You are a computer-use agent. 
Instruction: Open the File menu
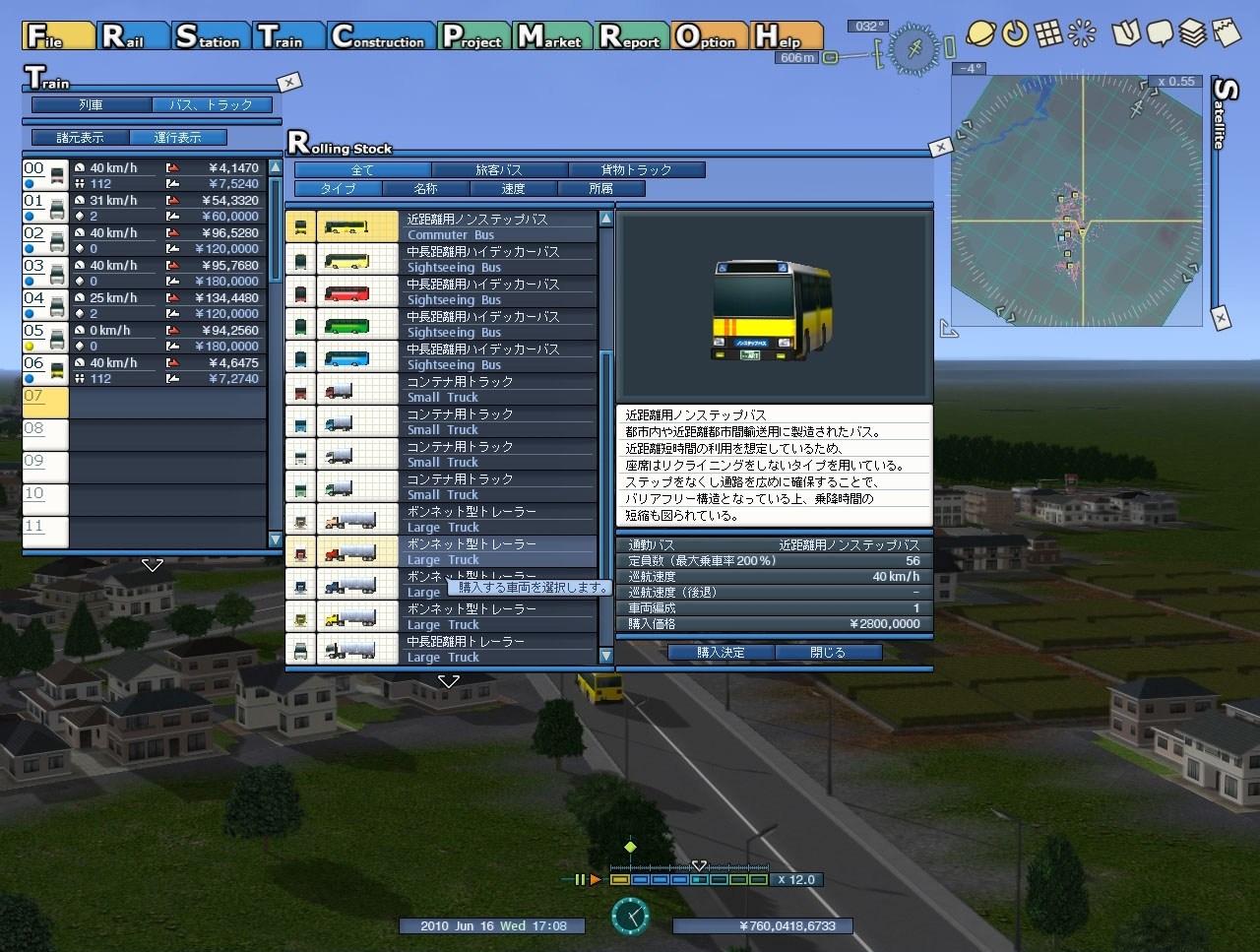(x=58, y=36)
